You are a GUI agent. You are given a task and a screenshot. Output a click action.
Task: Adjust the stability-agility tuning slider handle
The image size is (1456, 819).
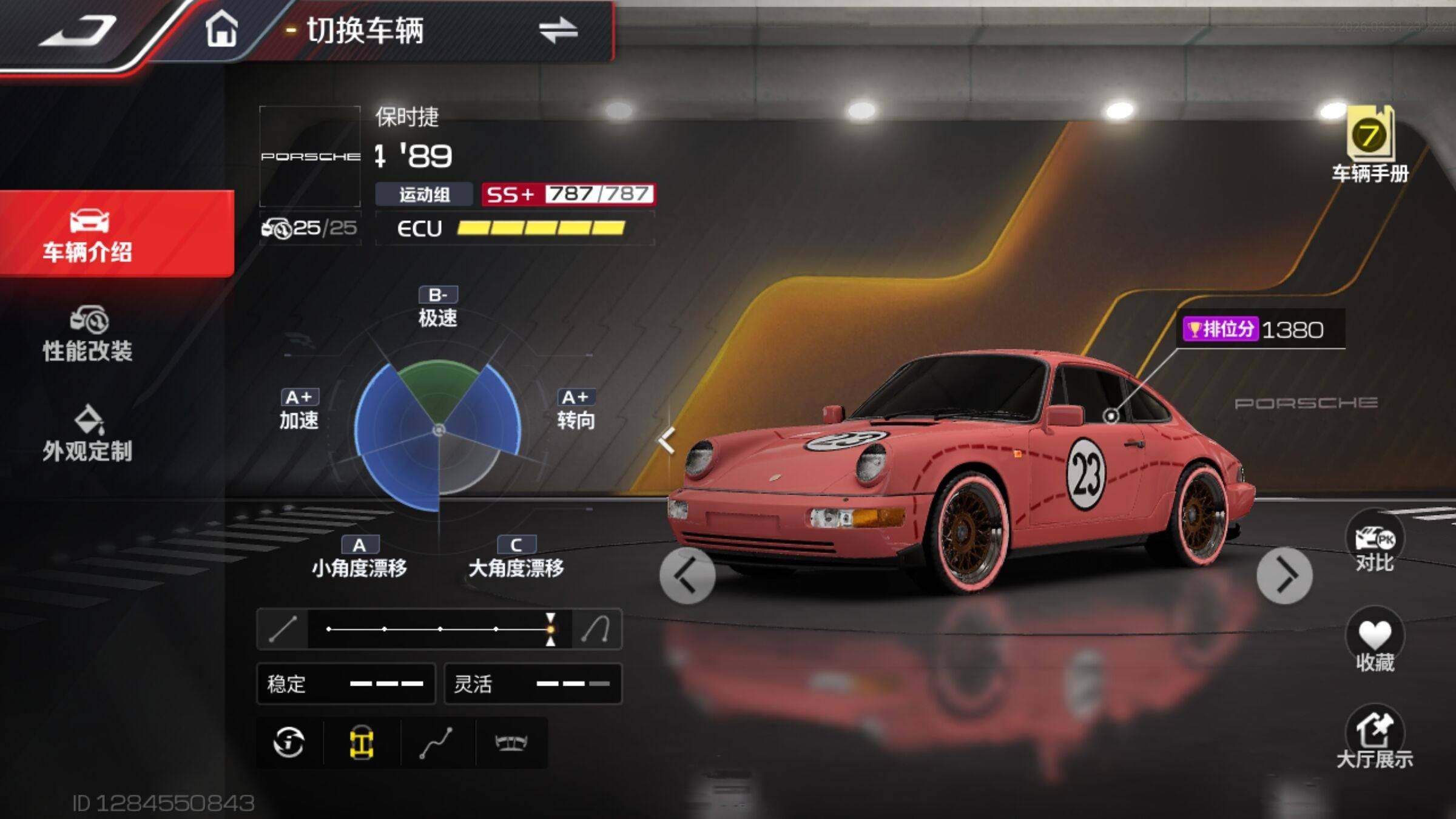[x=550, y=629]
